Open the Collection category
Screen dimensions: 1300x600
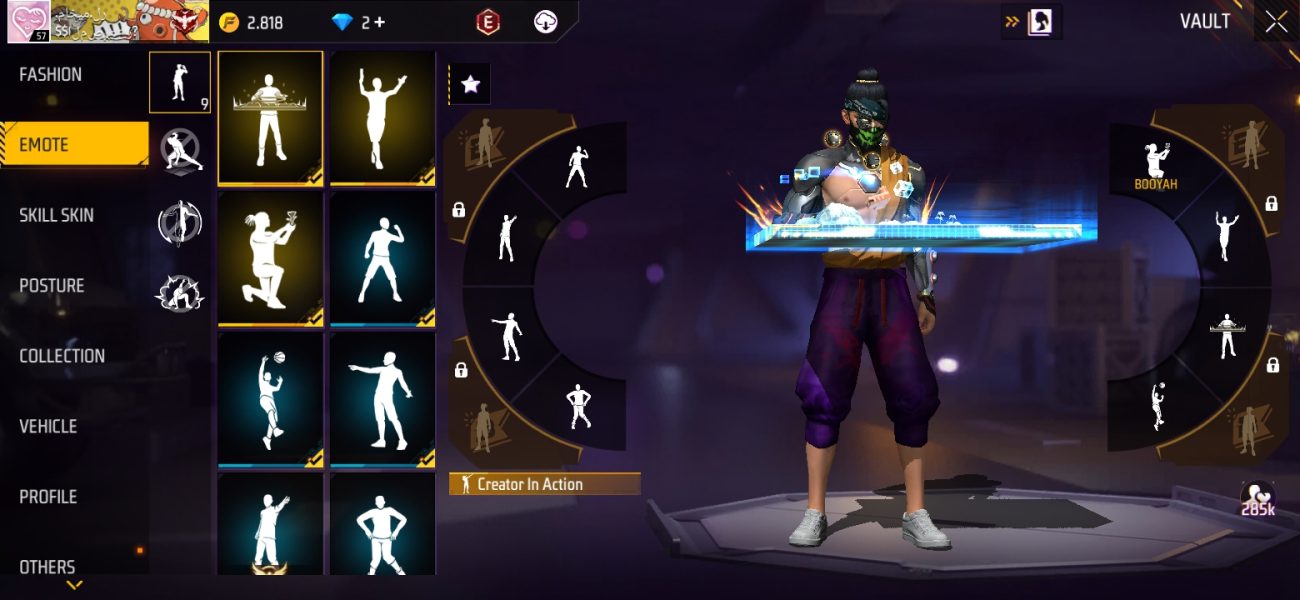tap(62, 356)
